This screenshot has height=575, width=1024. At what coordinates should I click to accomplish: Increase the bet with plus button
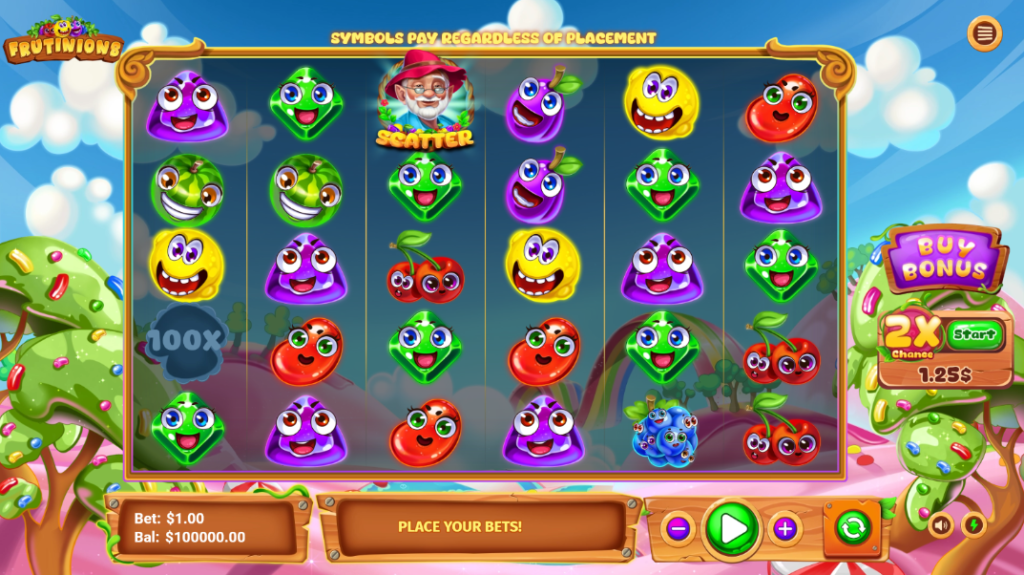tap(785, 528)
